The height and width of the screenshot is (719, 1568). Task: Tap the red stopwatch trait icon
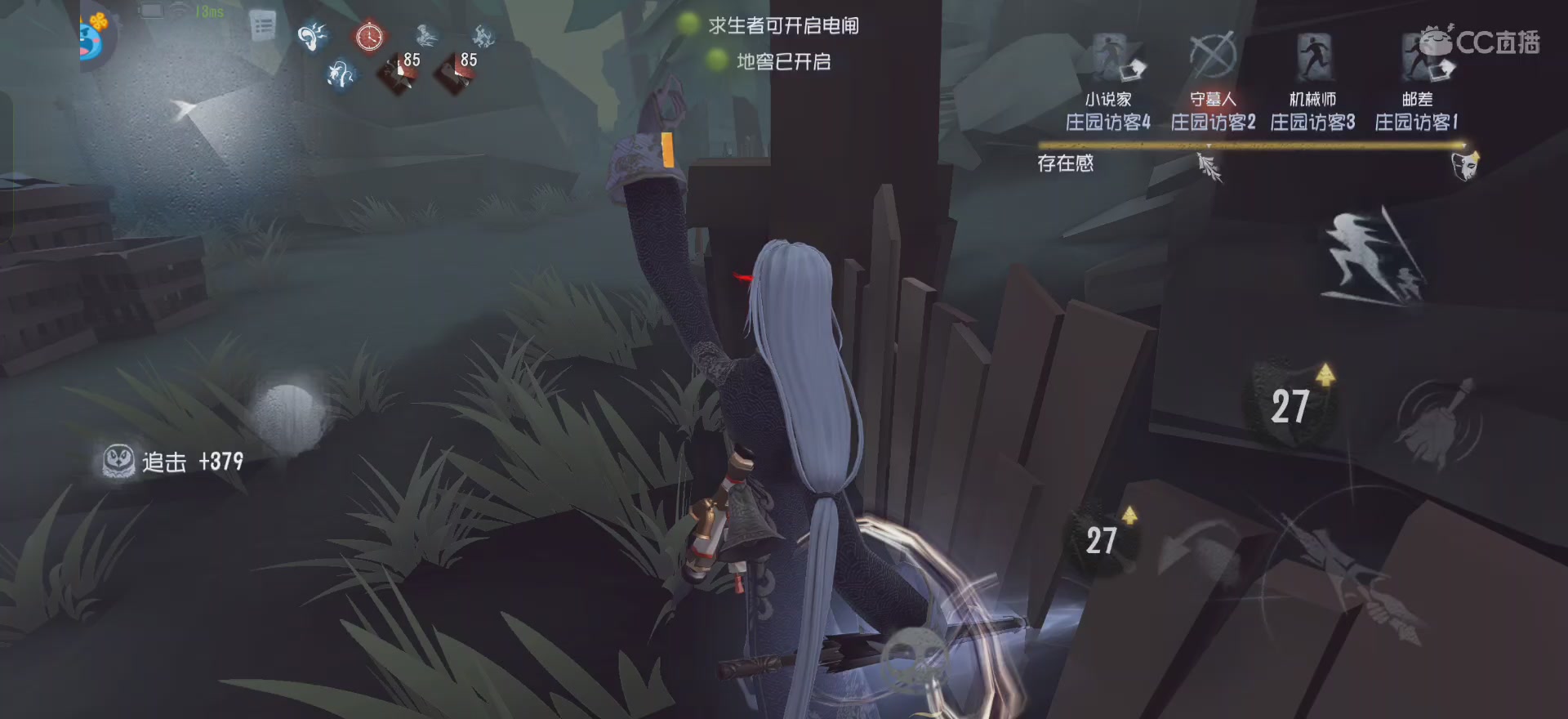(x=369, y=37)
